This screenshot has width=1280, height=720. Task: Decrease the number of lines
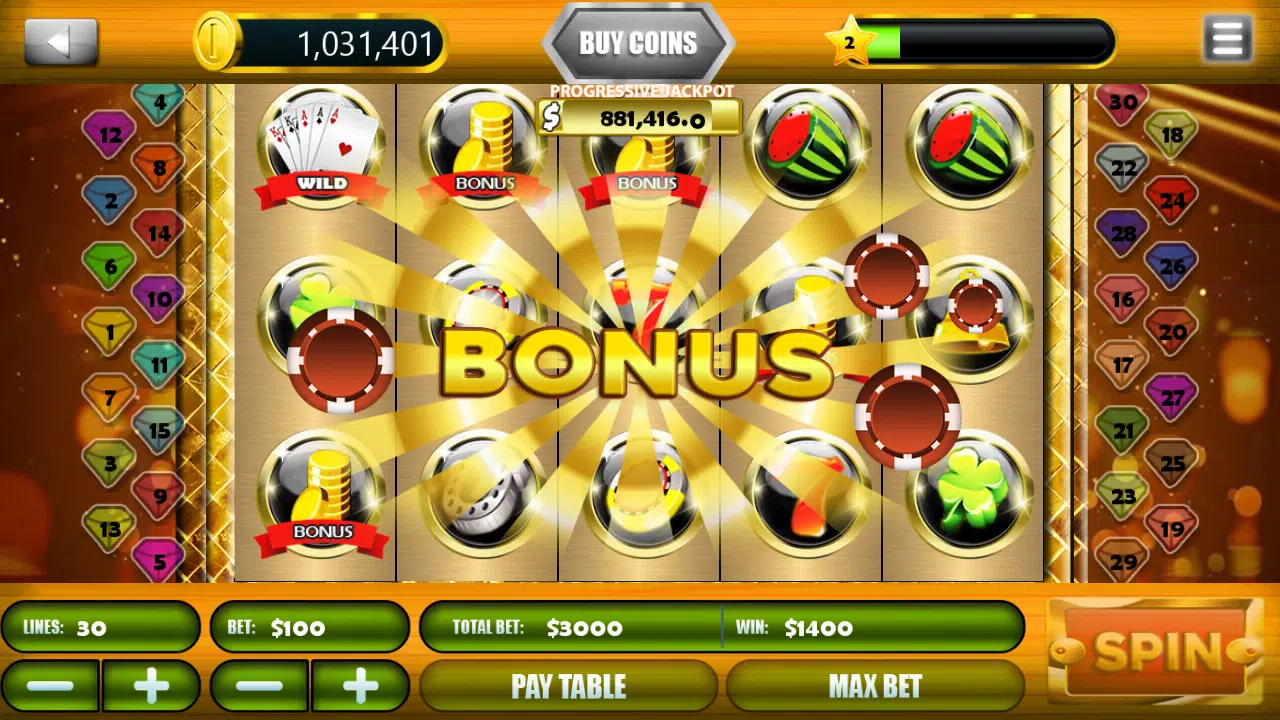(x=50, y=686)
